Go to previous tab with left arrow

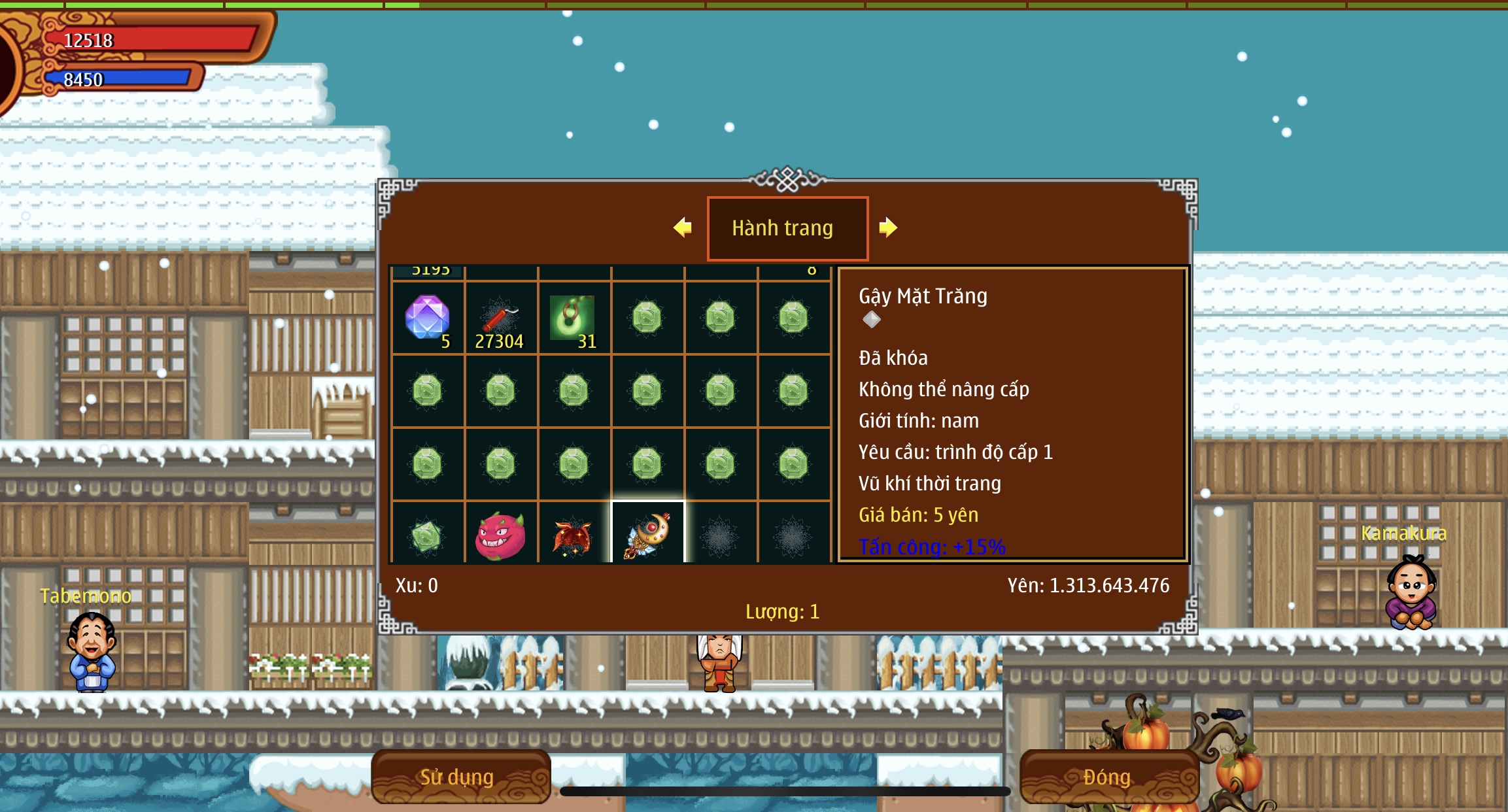pyautogui.click(x=683, y=228)
